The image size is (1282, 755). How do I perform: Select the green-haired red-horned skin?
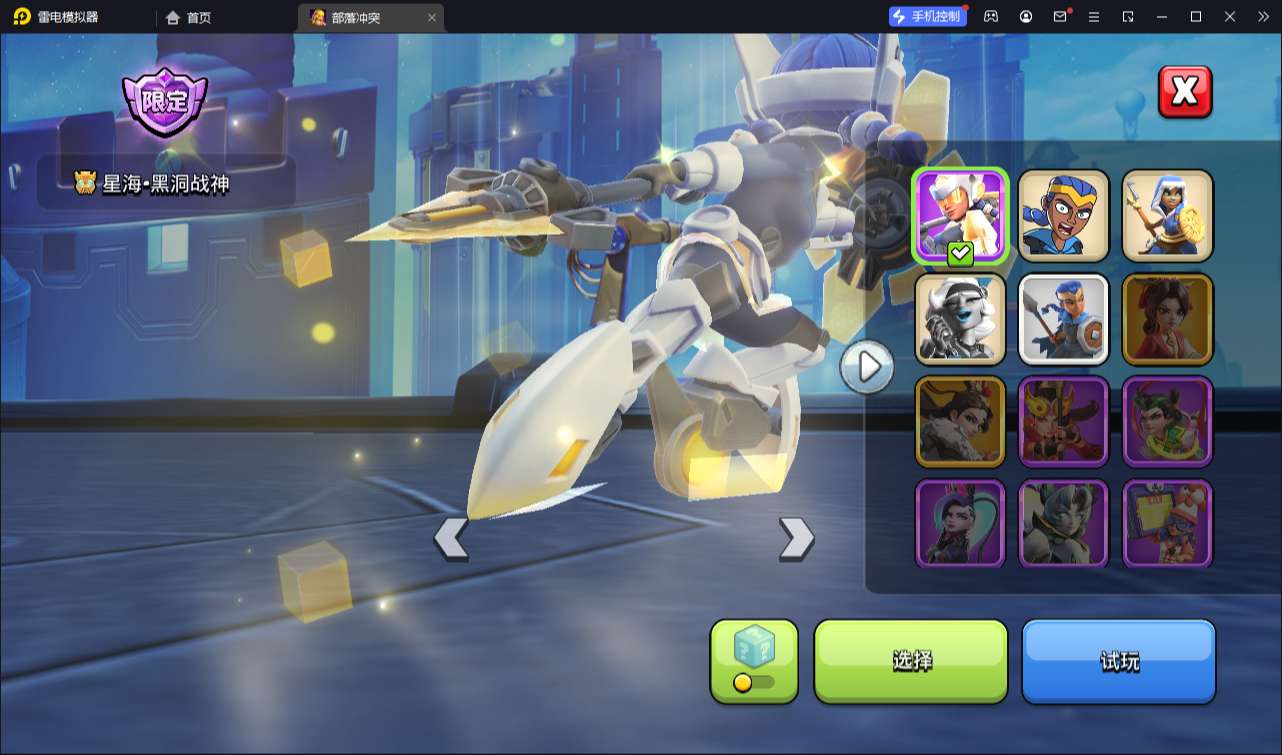tap(1167, 422)
